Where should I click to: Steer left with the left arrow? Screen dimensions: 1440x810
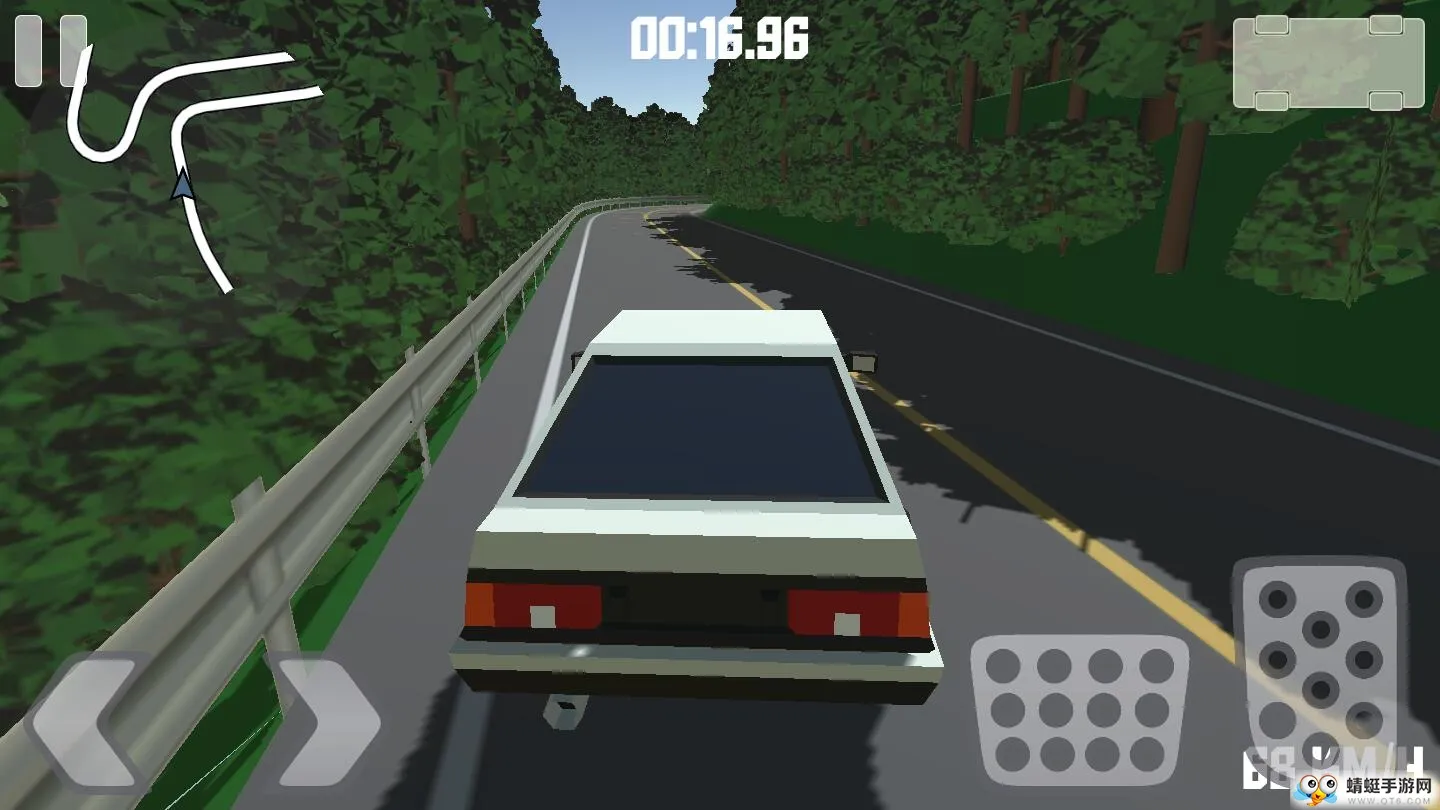point(88,722)
